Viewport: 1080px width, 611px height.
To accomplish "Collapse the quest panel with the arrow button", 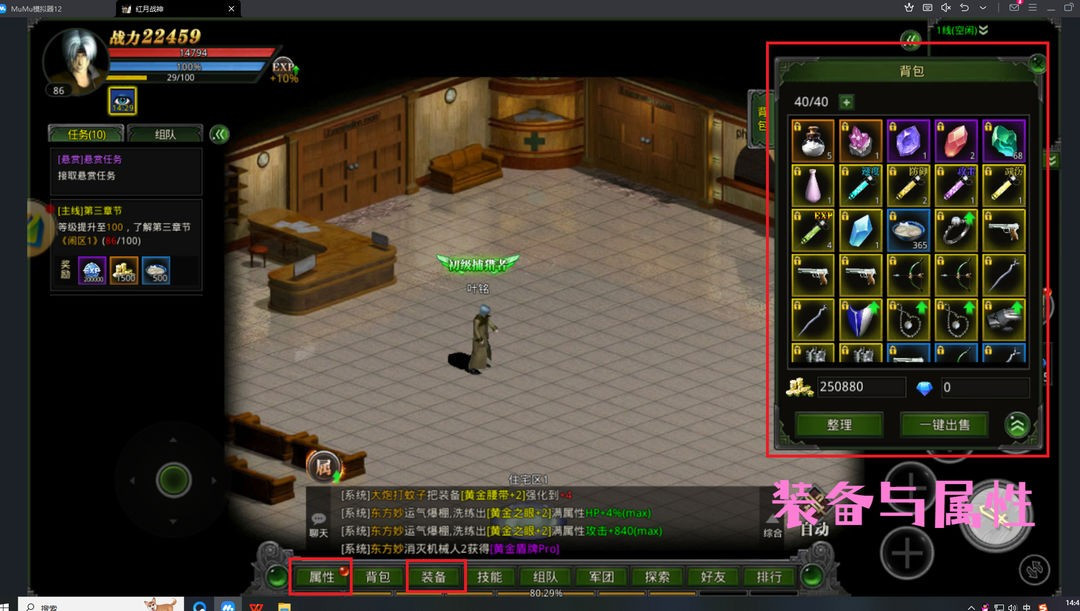I will pos(220,134).
